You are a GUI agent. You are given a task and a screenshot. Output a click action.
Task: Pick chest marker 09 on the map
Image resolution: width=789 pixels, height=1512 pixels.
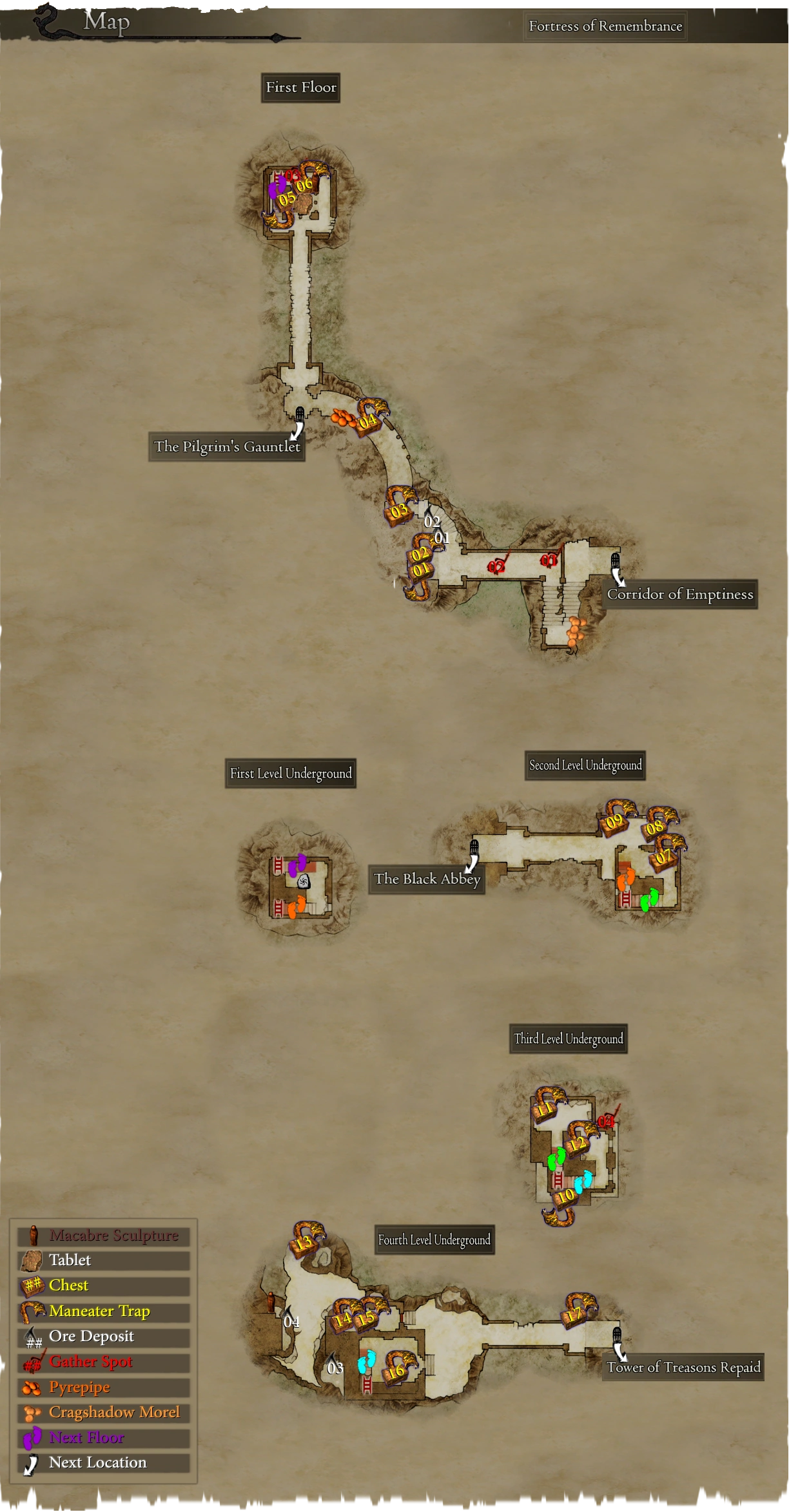[614, 821]
